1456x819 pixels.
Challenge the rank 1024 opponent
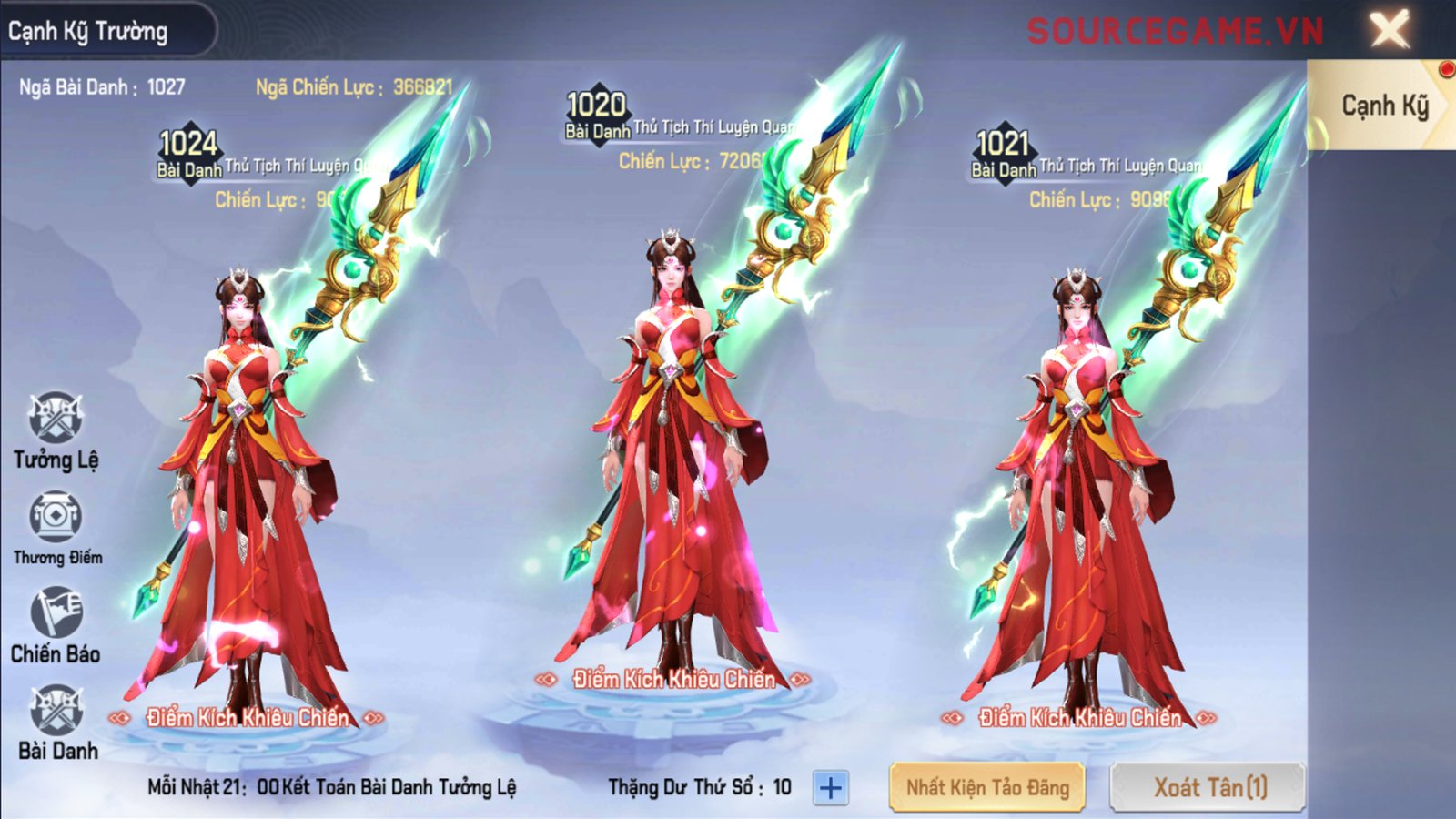(x=247, y=718)
